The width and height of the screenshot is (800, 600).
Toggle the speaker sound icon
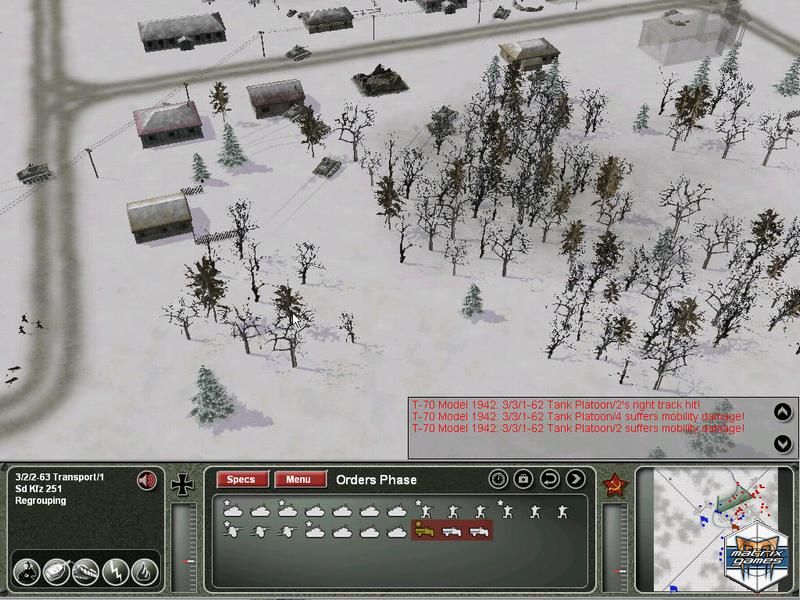(x=148, y=481)
